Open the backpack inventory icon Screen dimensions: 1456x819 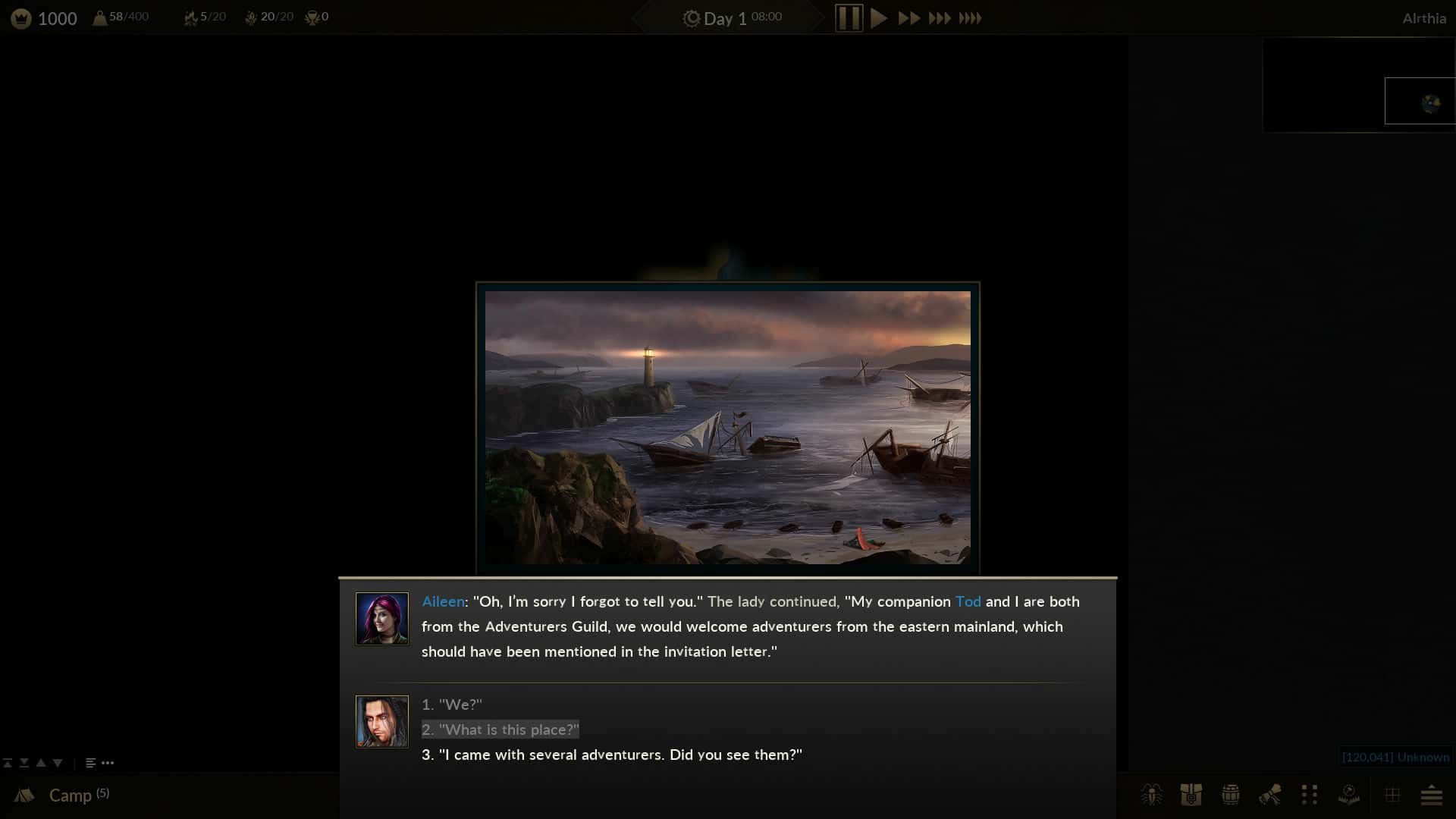click(x=1192, y=795)
